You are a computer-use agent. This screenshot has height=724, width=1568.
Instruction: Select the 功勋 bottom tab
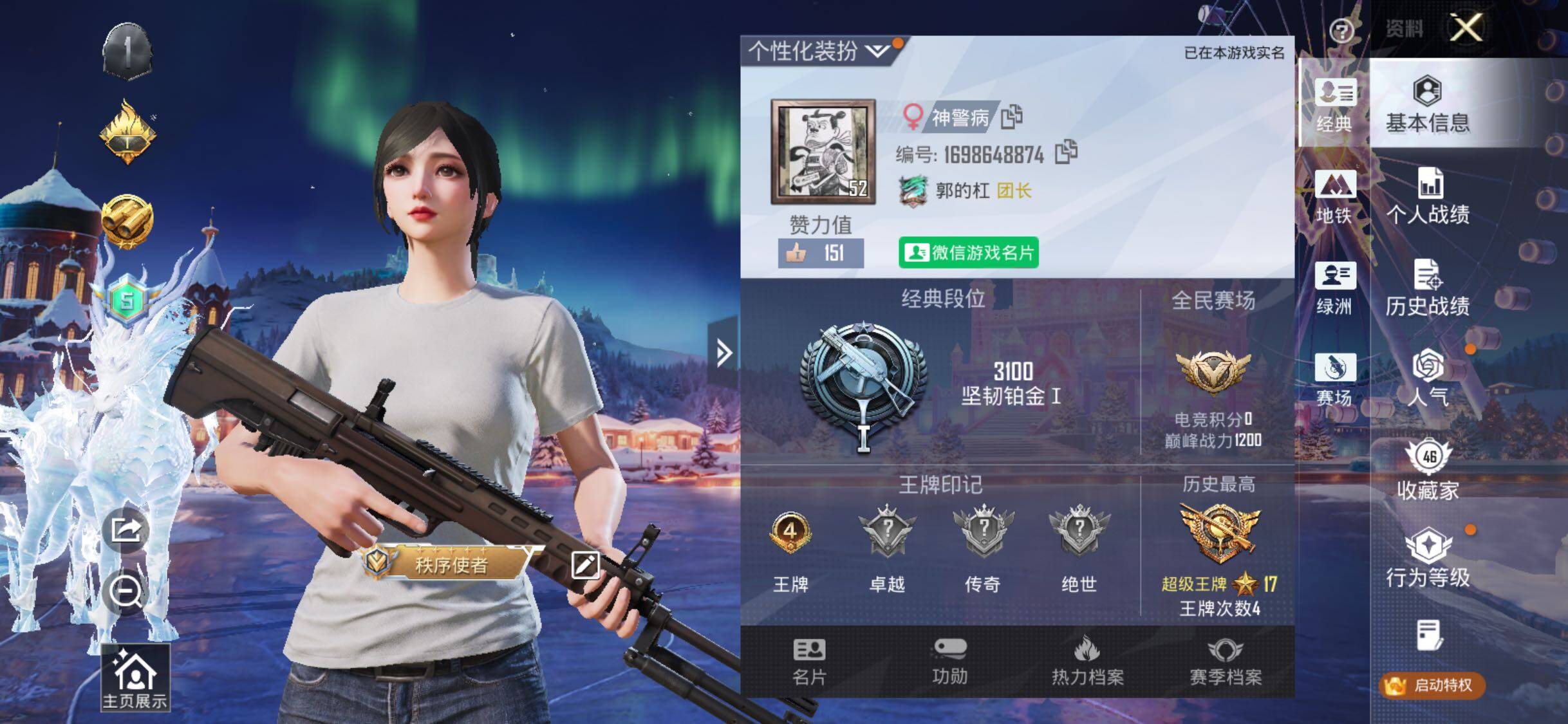click(949, 662)
